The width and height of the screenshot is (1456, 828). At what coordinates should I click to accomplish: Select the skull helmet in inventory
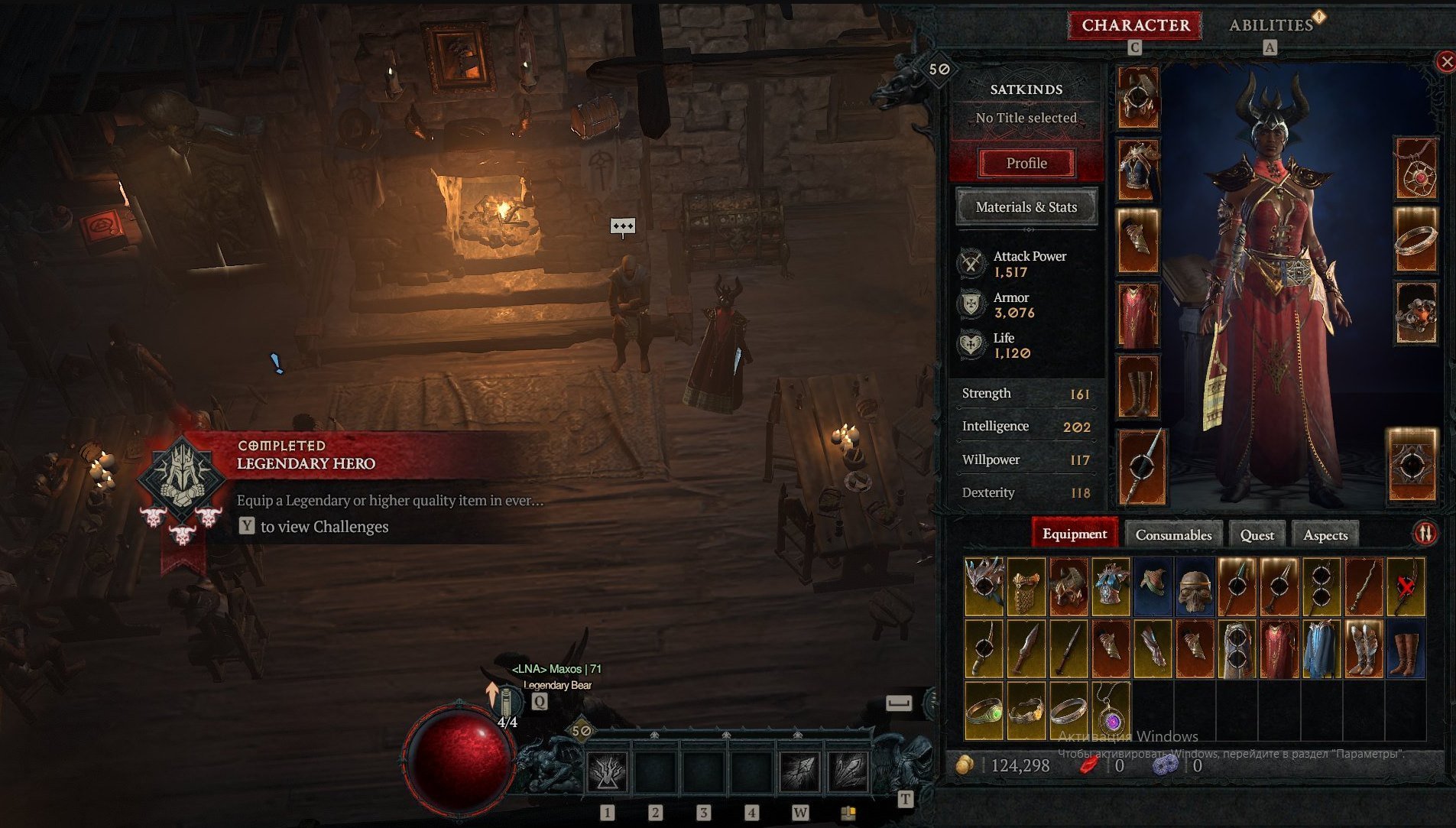1195,587
